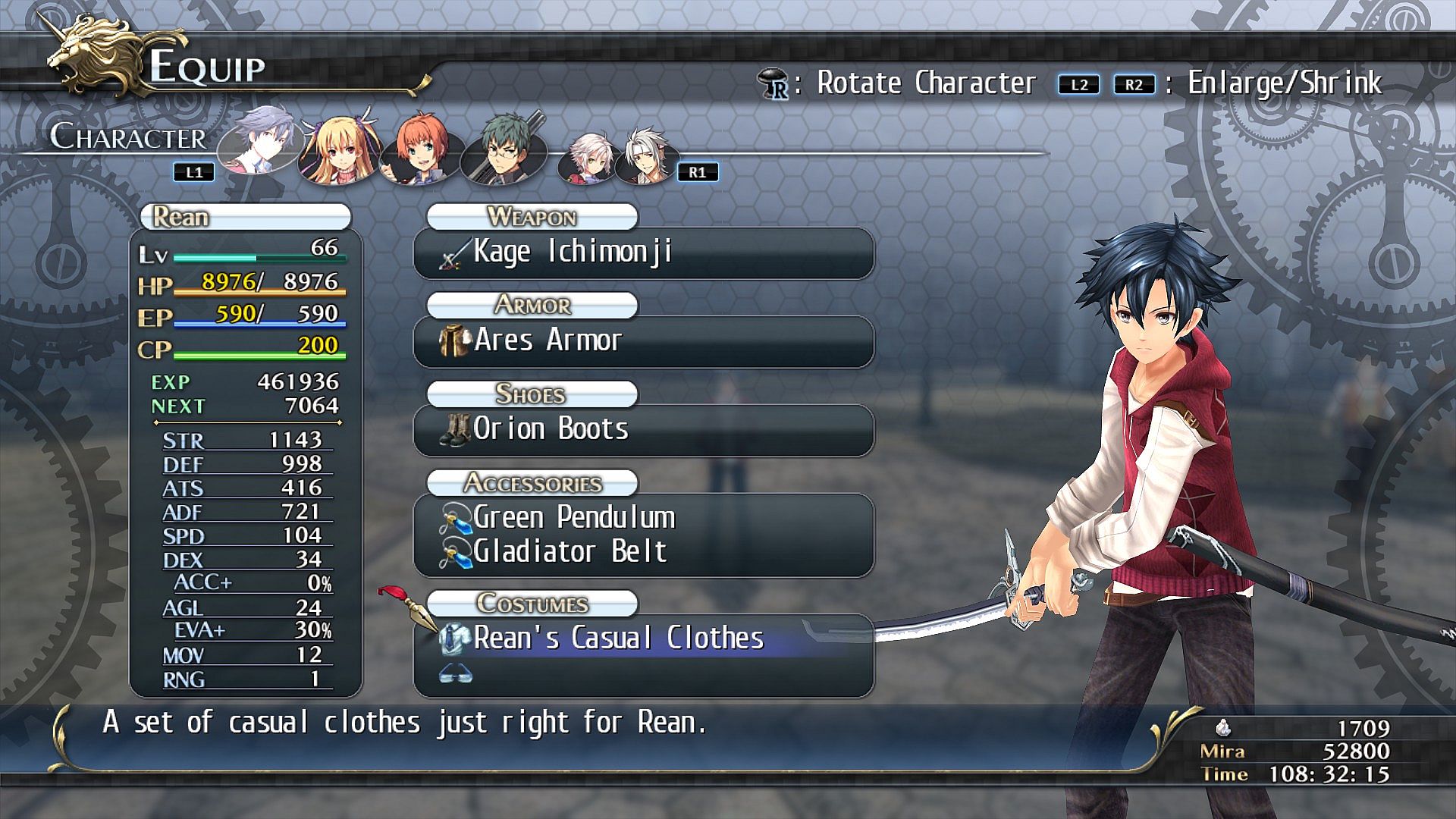Select the Kage Ichimonji weapon slot
The height and width of the screenshot is (819, 1456).
pyautogui.click(x=643, y=253)
